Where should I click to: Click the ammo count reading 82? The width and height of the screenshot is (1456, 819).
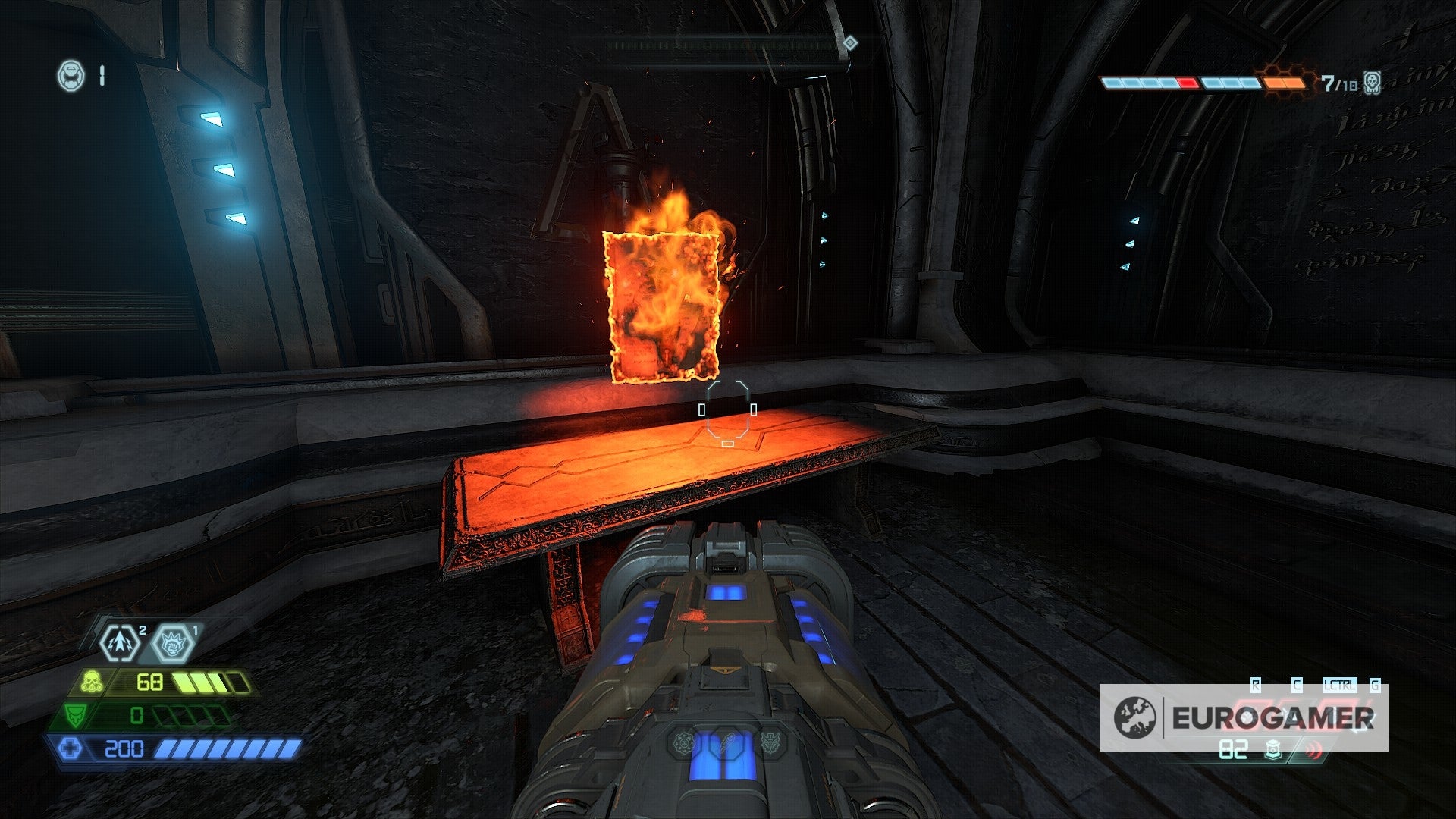[x=1233, y=750]
